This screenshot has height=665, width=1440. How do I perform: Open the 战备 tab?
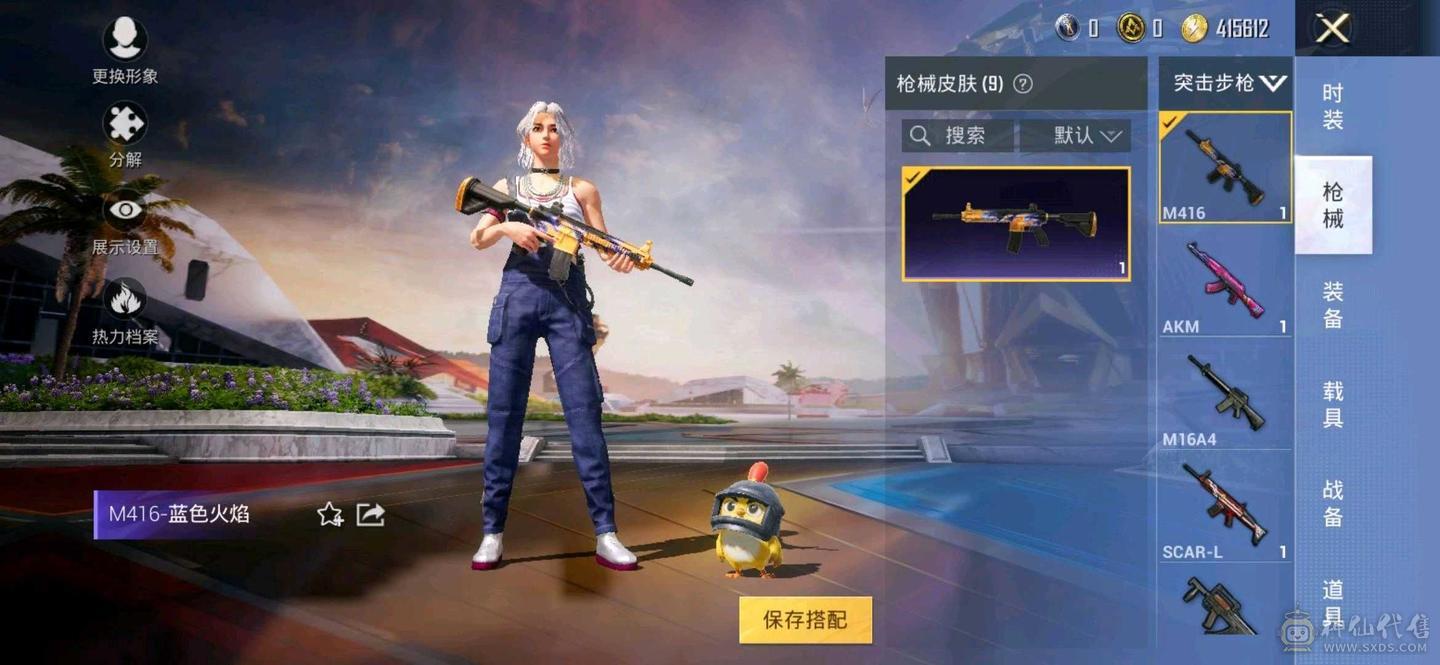[x=1333, y=502]
